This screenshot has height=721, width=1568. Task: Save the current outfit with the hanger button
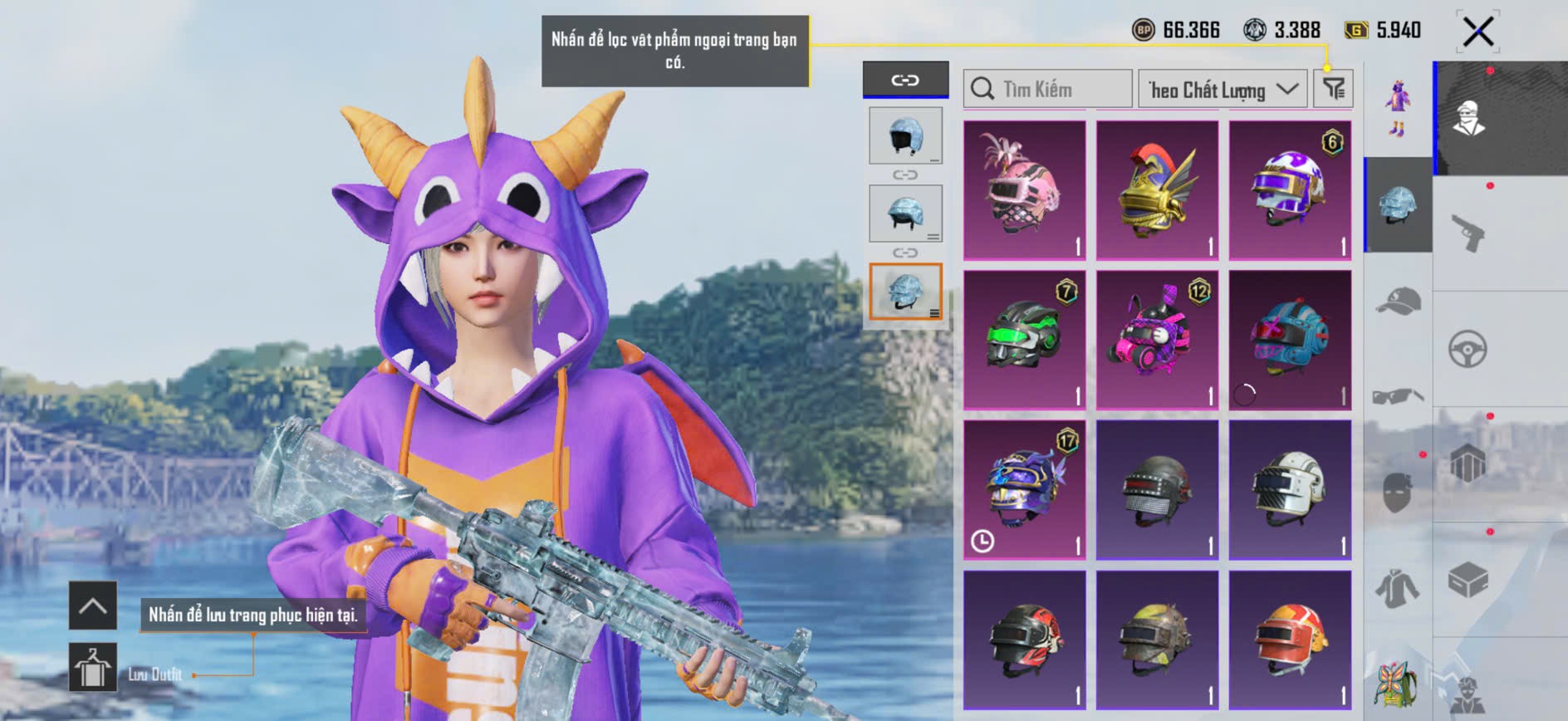pyautogui.click(x=92, y=667)
